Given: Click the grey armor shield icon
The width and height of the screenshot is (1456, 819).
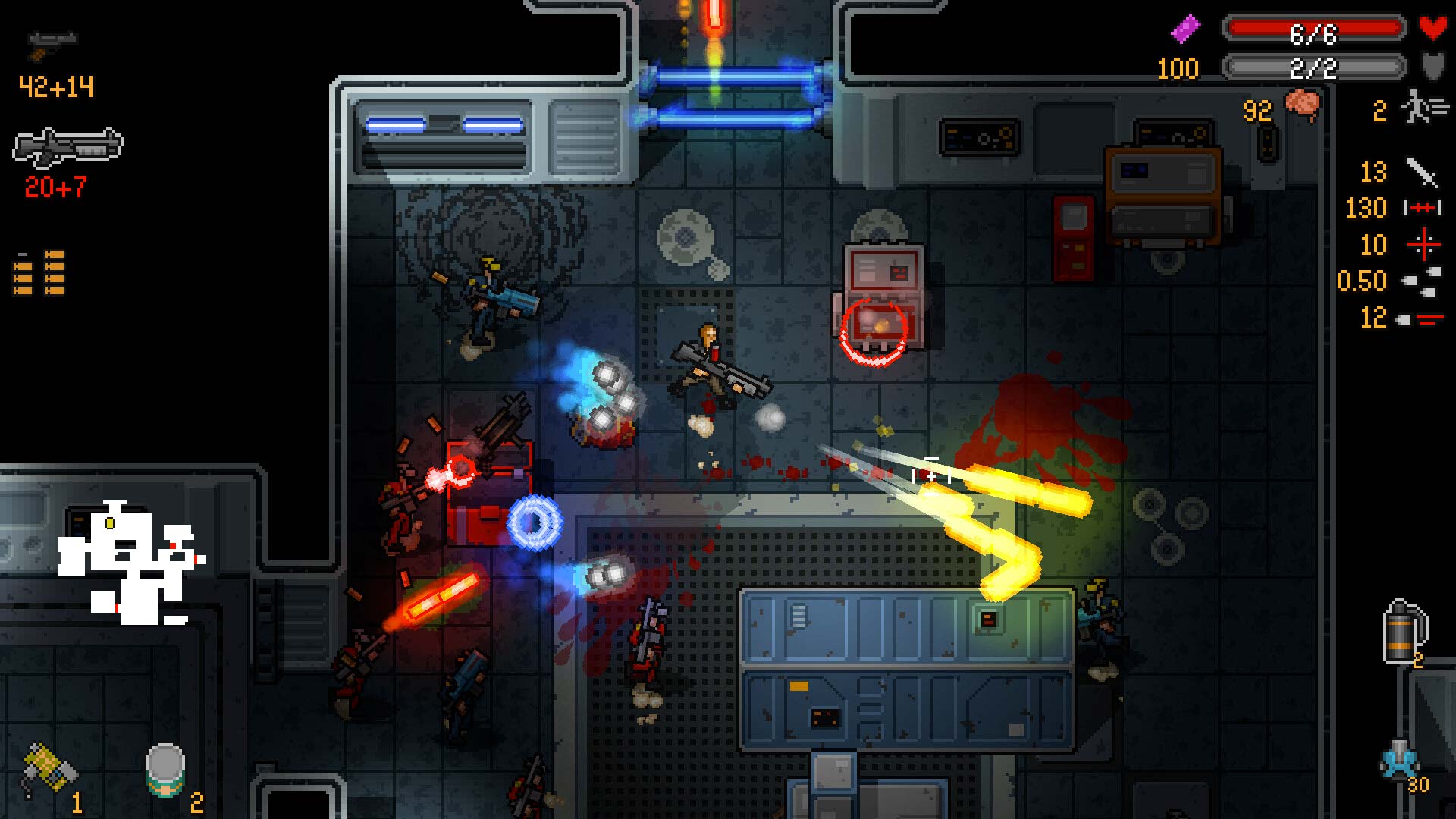Looking at the screenshot, I should click(x=1432, y=67).
